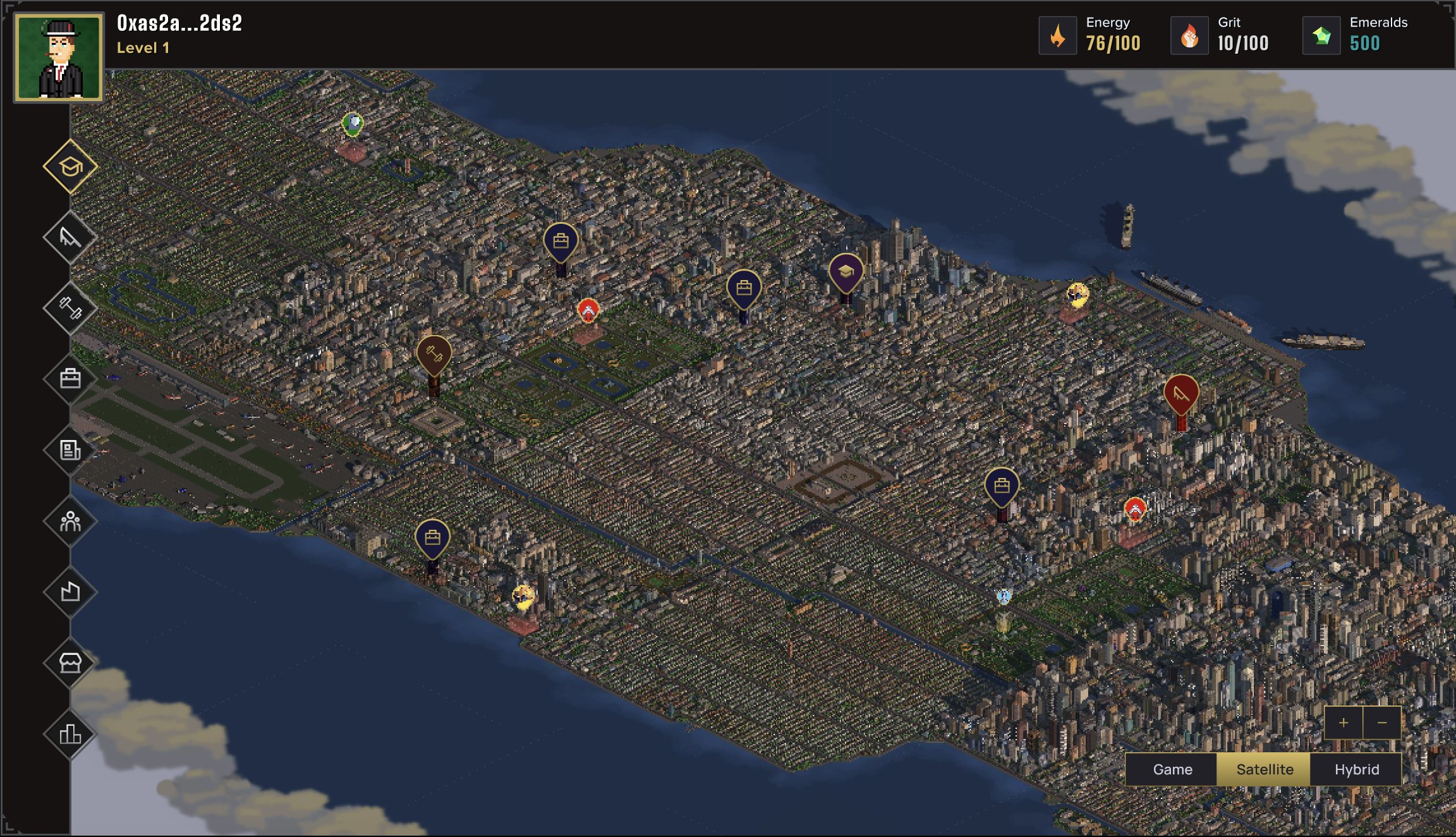The width and height of the screenshot is (1456, 837).
Task: Show the newspaper sidebar panel
Action: (x=70, y=450)
